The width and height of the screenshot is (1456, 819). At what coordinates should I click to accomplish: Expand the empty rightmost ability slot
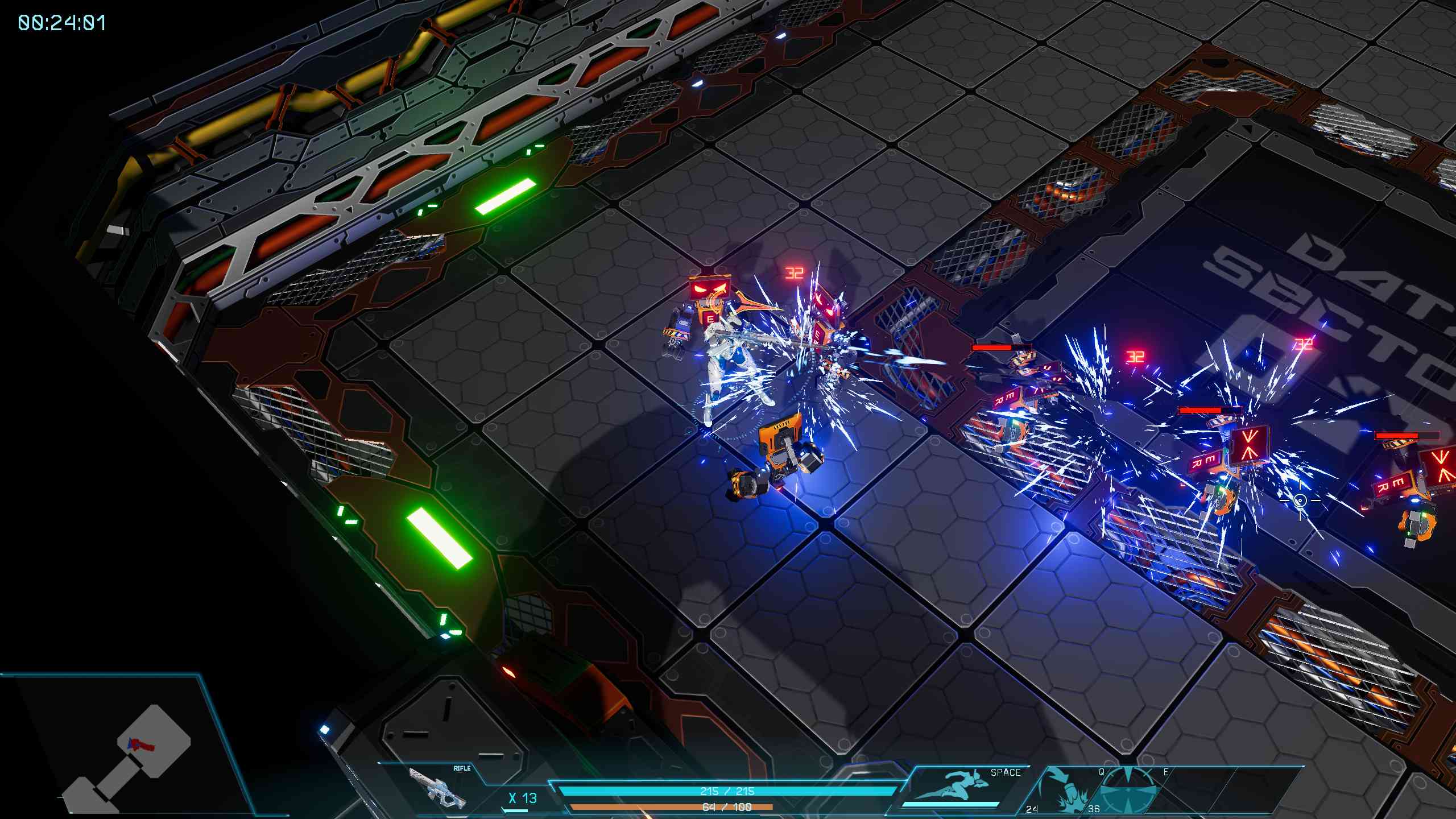click(1216, 792)
